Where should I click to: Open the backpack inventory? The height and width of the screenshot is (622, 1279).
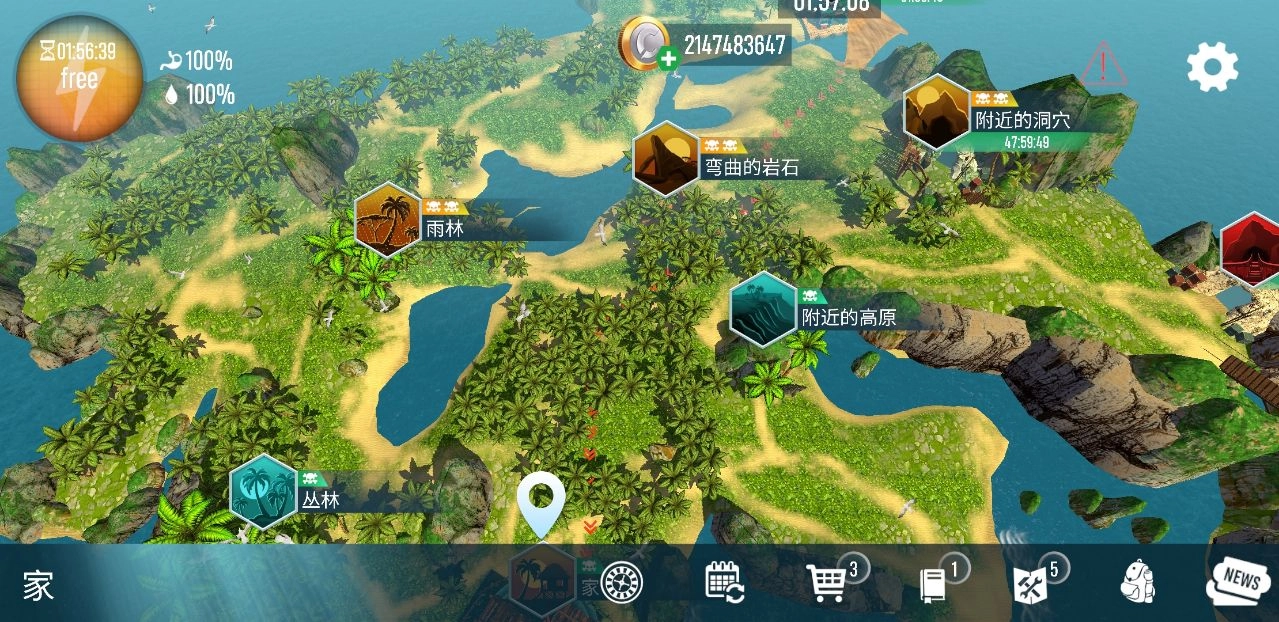1137,582
